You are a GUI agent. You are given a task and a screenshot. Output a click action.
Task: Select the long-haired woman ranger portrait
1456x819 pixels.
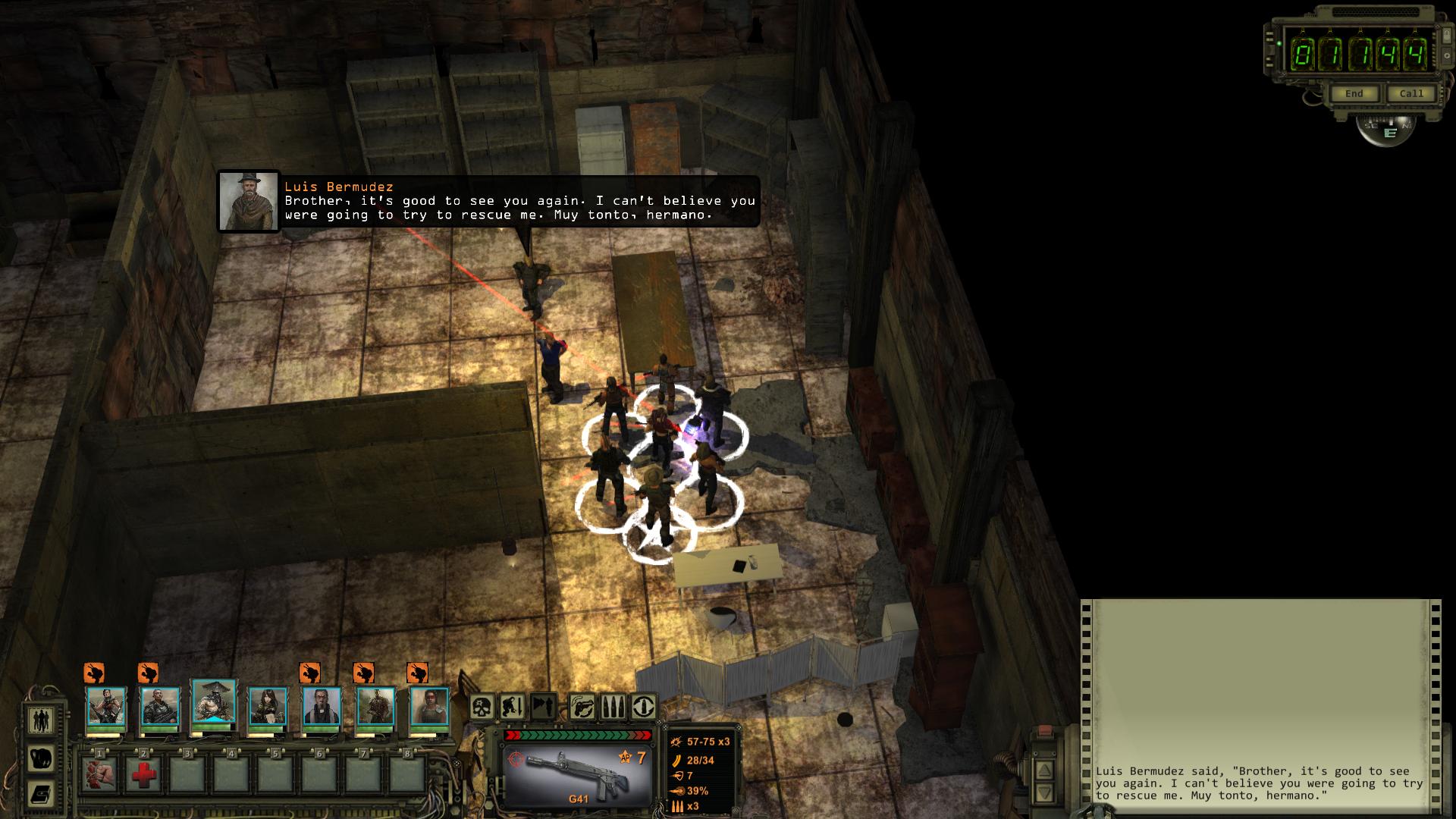coord(268,707)
